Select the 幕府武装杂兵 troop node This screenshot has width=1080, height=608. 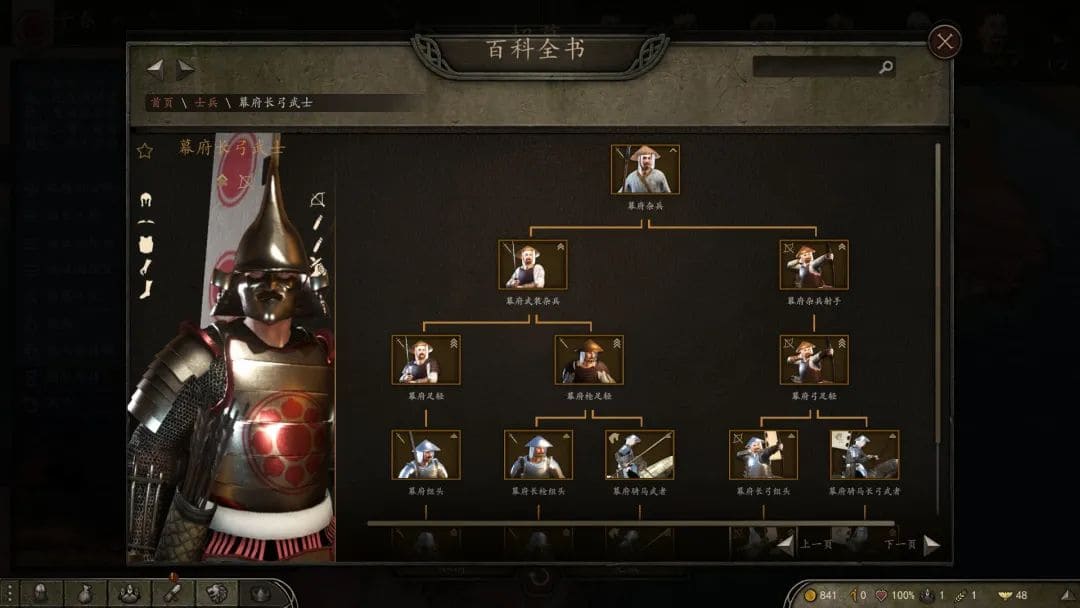(533, 265)
